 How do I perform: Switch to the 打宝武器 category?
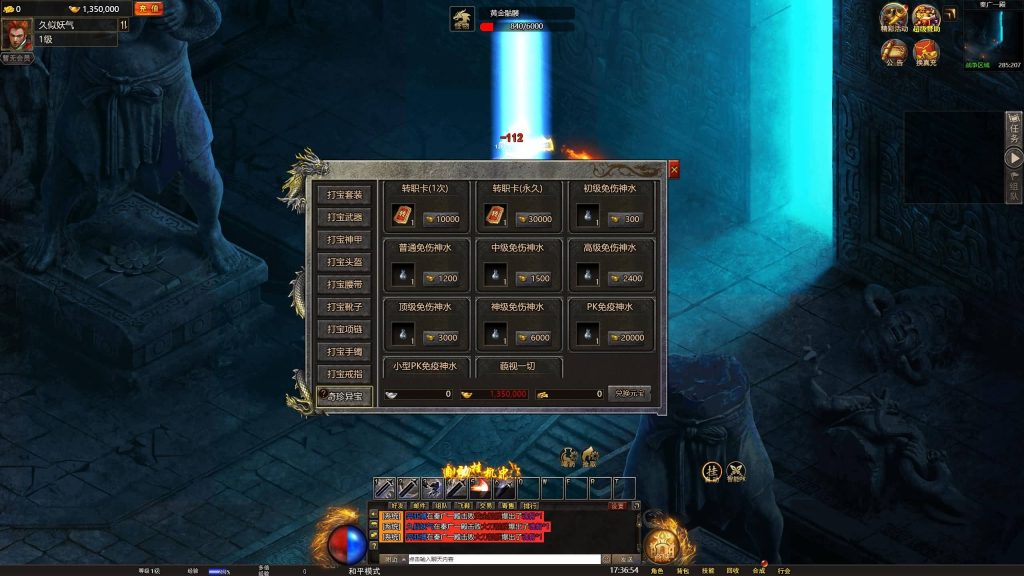pos(345,217)
